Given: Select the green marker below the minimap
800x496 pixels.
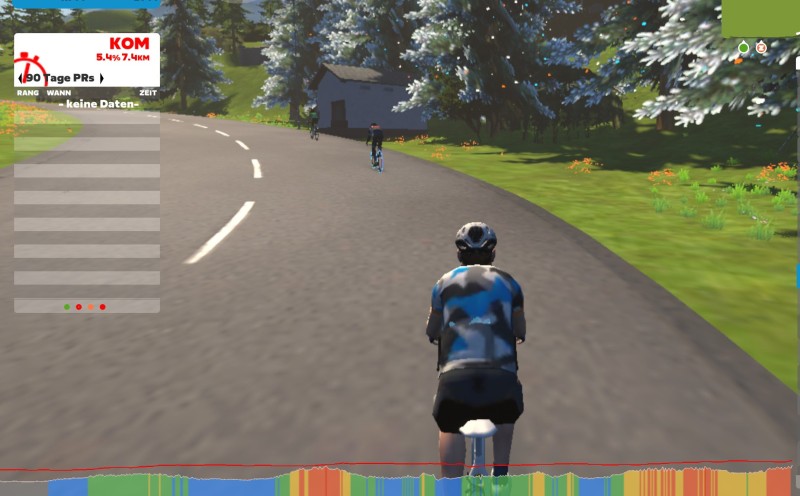Looking at the screenshot, I should [x=743, y=47].
